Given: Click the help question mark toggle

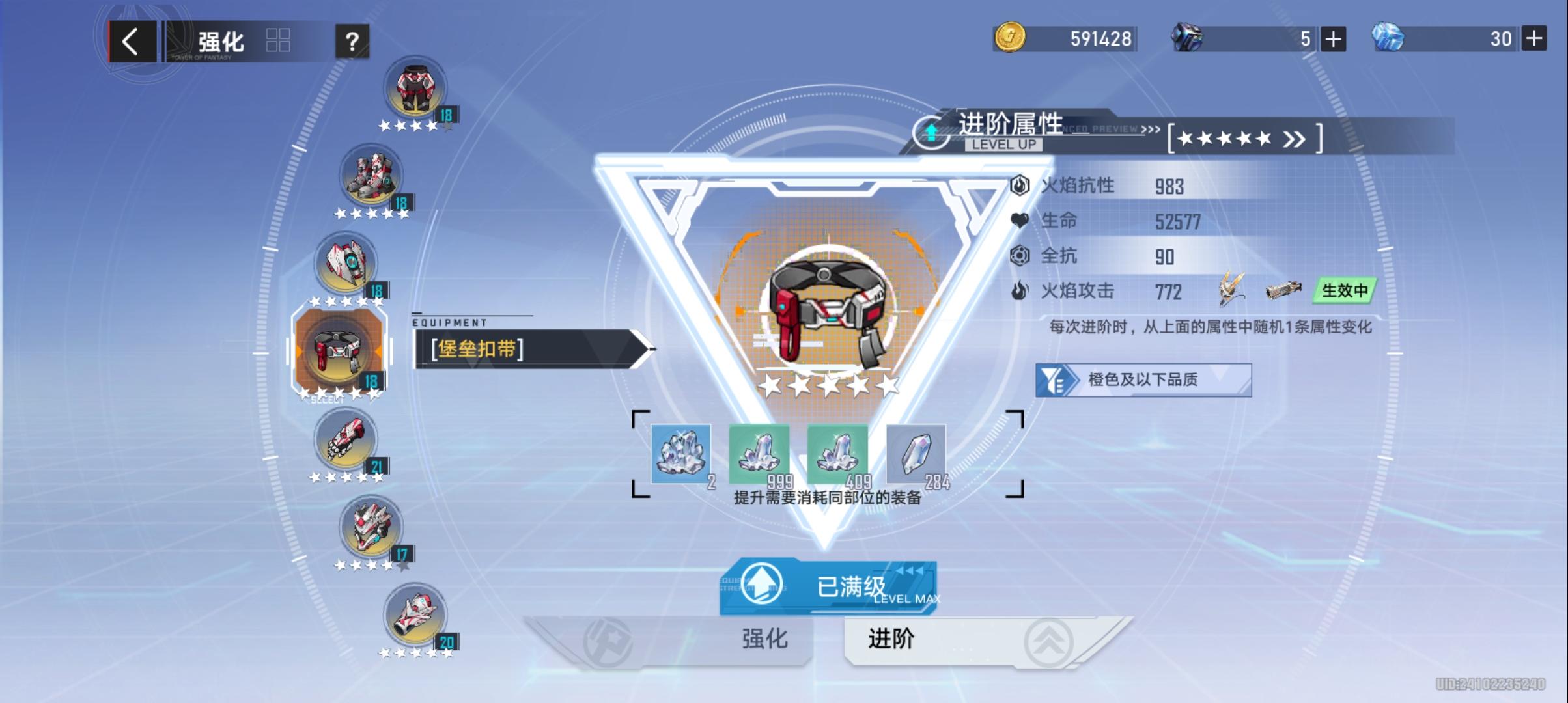Looking at the screenshot, I should [x=352, y=42].
